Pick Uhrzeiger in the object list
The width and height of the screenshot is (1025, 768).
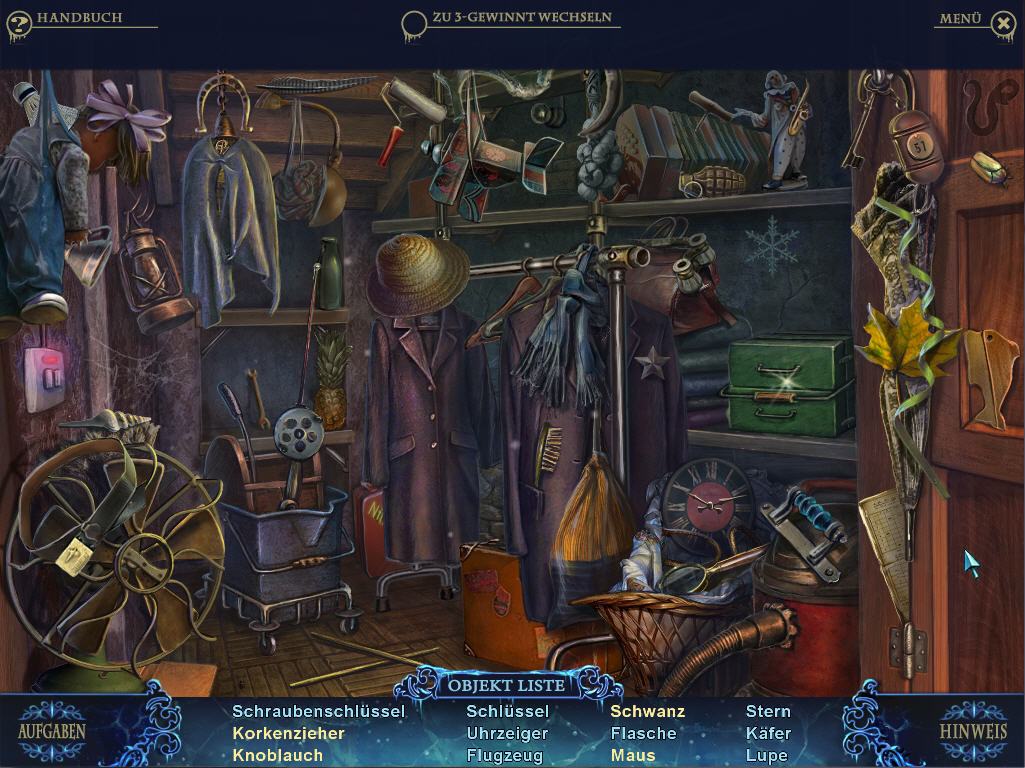[507, 733]
